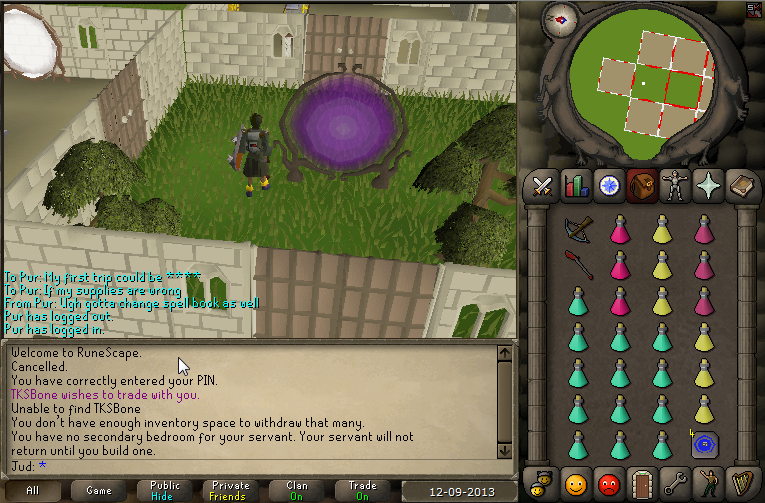The width and height of the screenshot is (765, 503).
Task: Click the blue rune stack of four
Action: 703,443
